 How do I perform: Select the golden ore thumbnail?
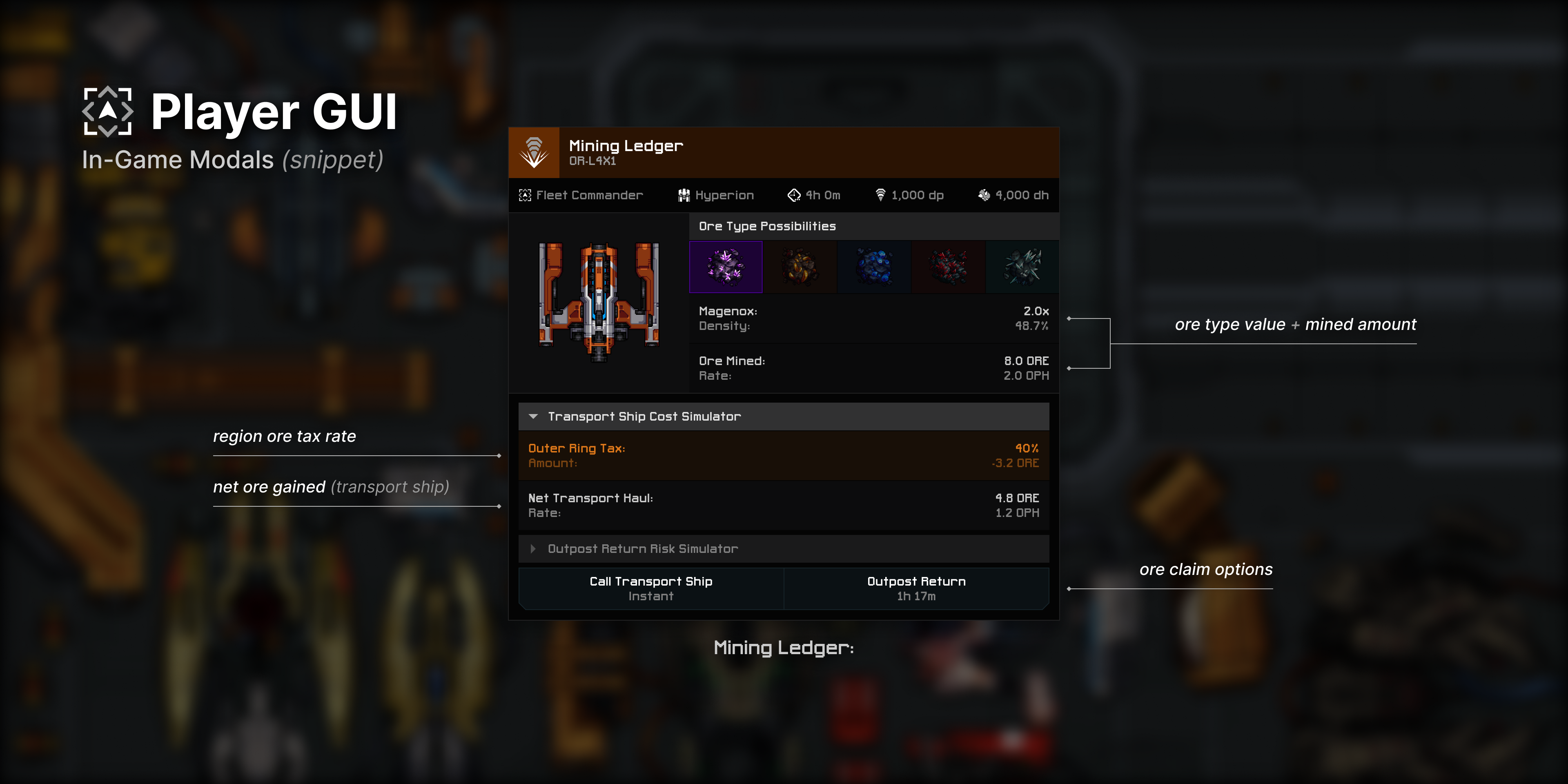click(x=800, y=267)
